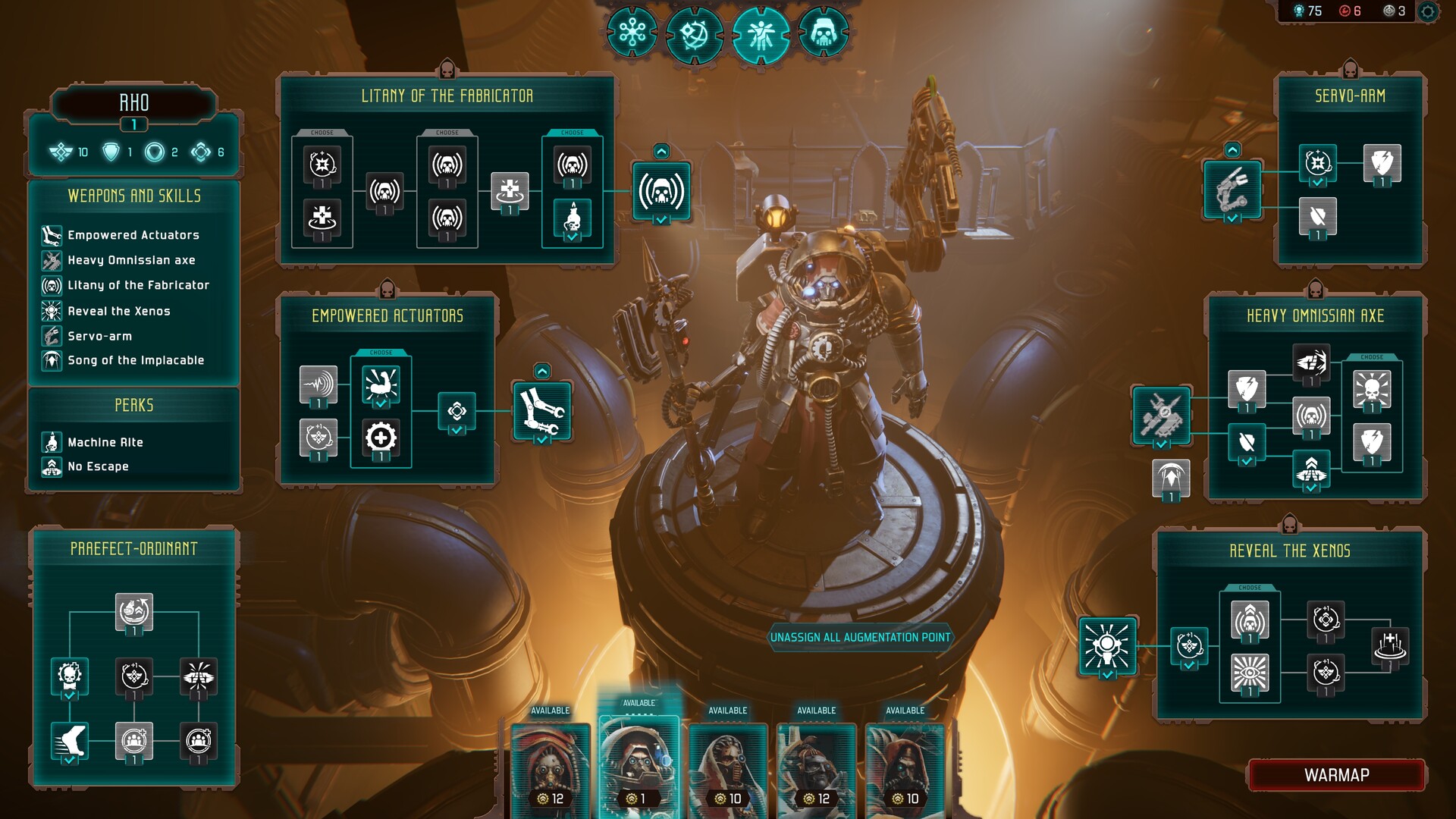Select Song of the Implacable in skills list
This screenshot has width=1456, height=819.
coord(136,360)
